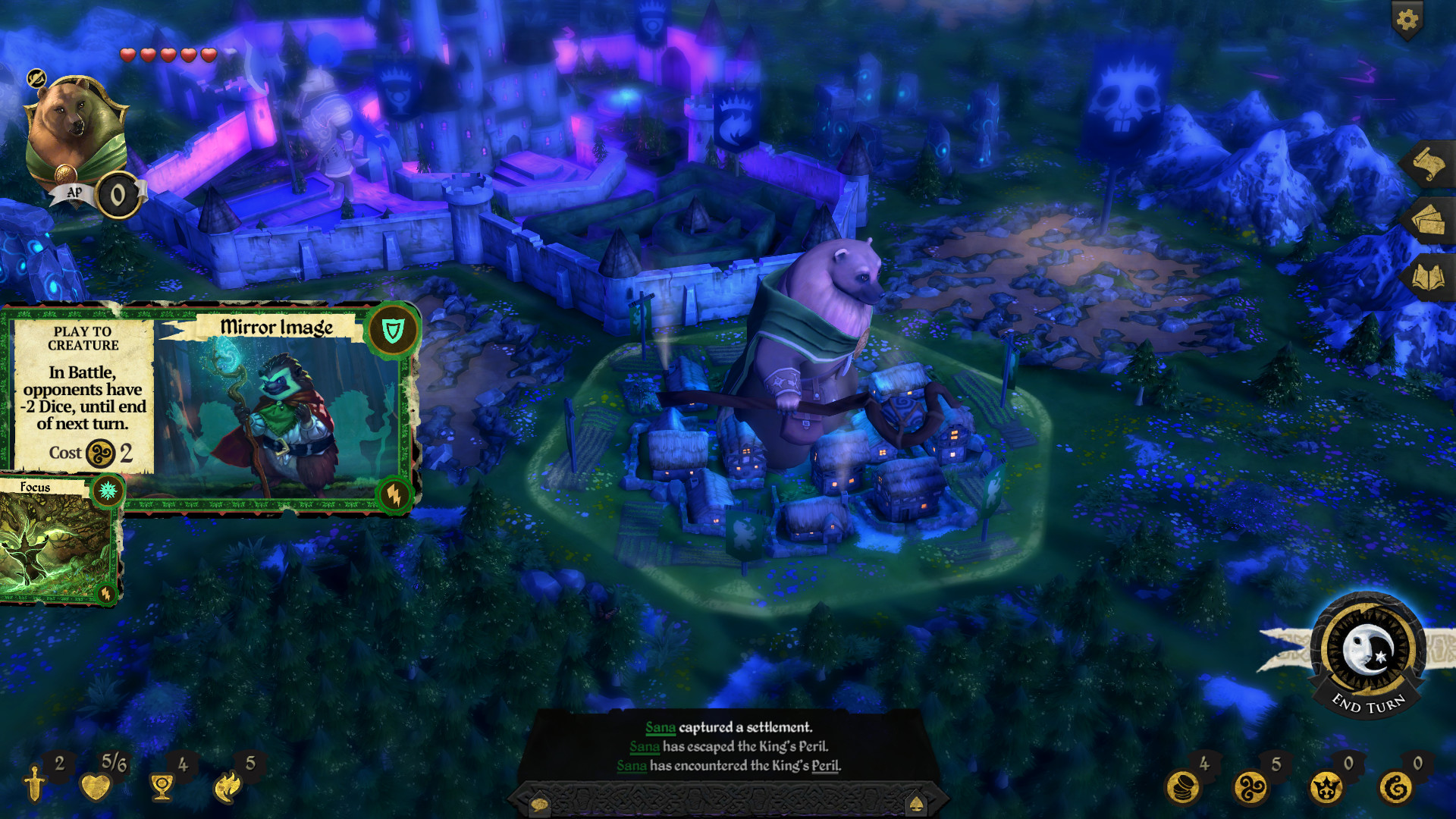Select the flame Spirit stat icon
1456x819 pixels.
coord(227,786)
